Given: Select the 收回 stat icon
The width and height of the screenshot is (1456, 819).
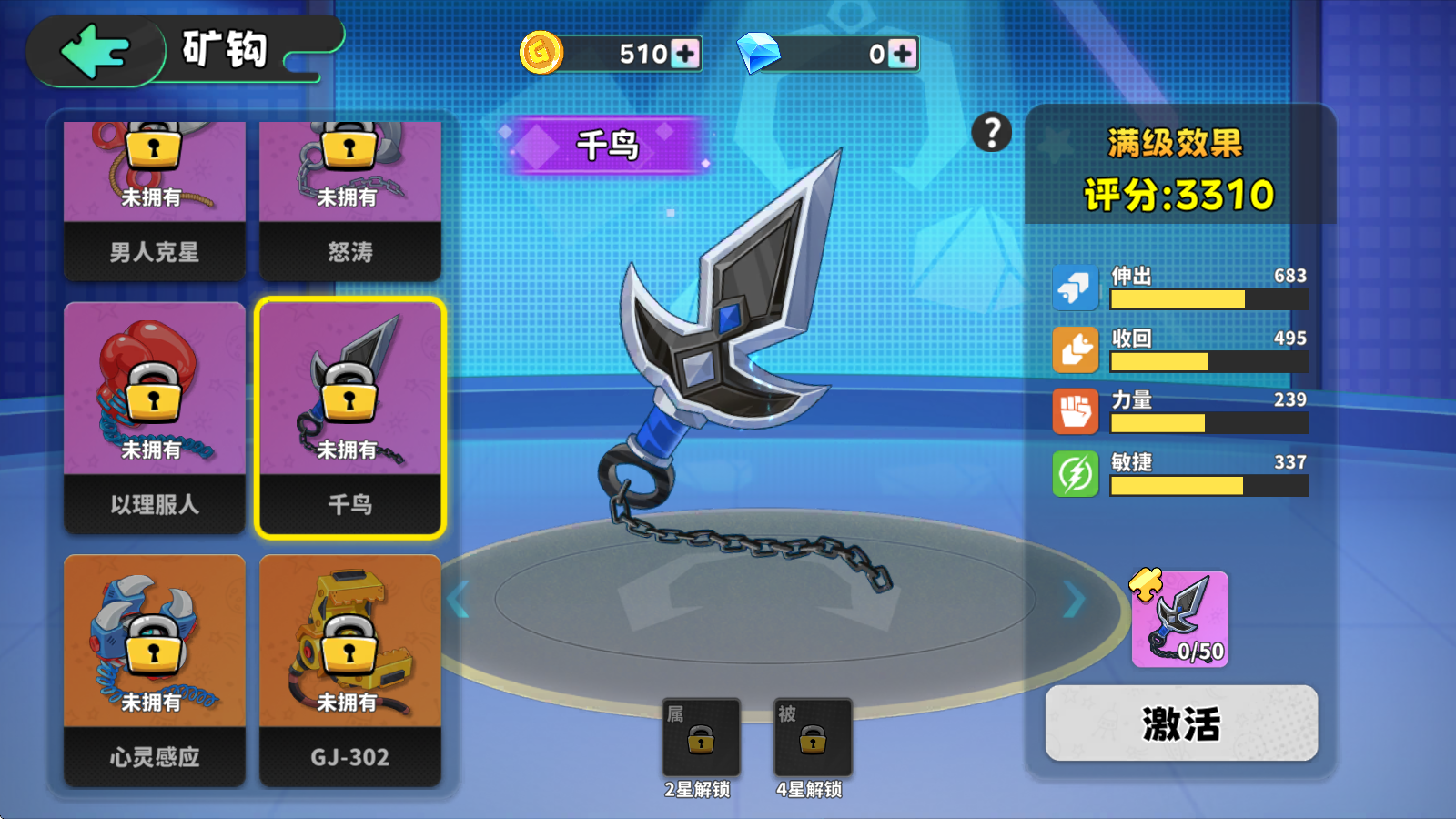Looking at the screenshot, I should coord(1075,349).
